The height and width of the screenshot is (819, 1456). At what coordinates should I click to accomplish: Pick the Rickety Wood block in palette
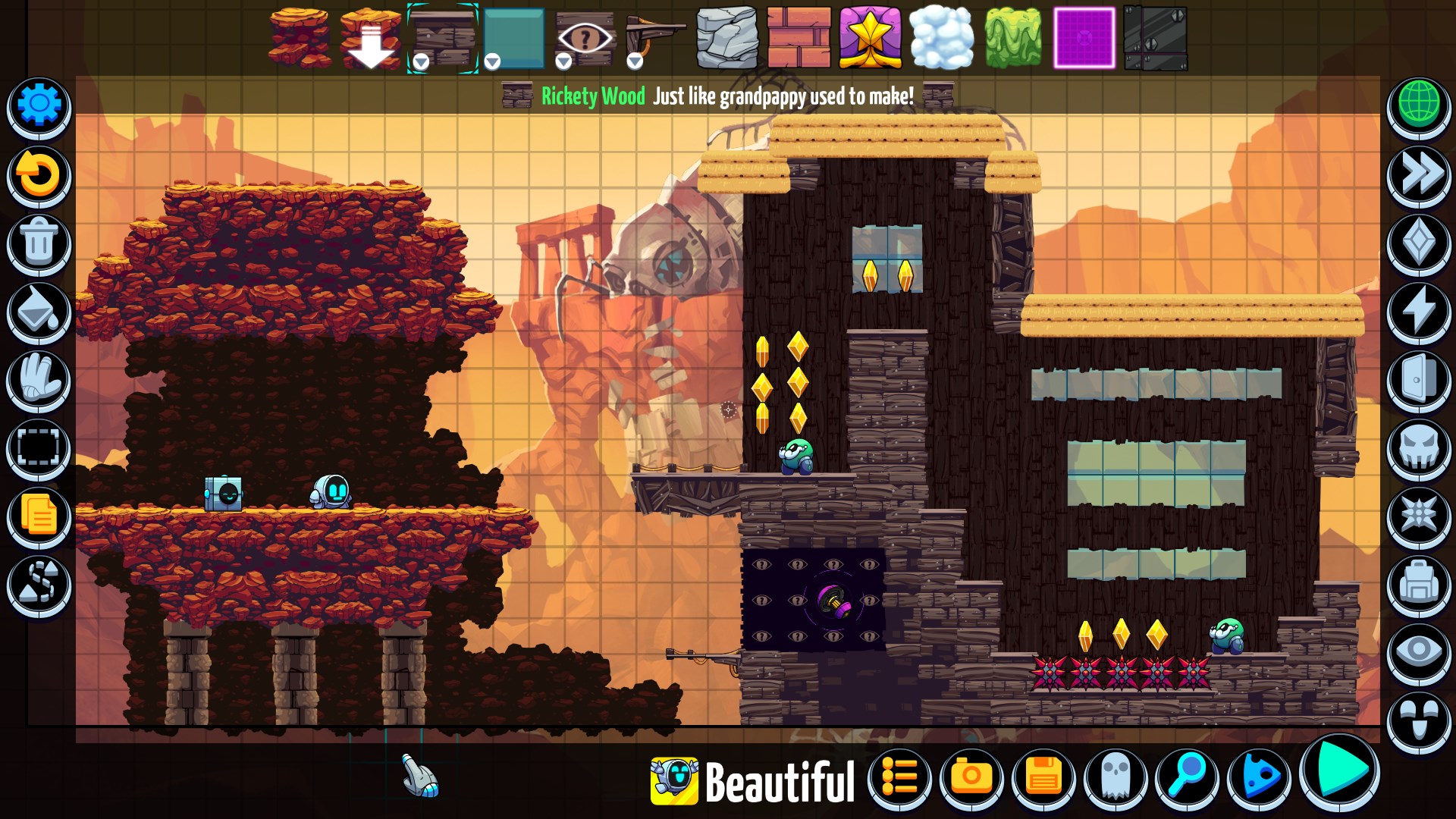point(443,37)
